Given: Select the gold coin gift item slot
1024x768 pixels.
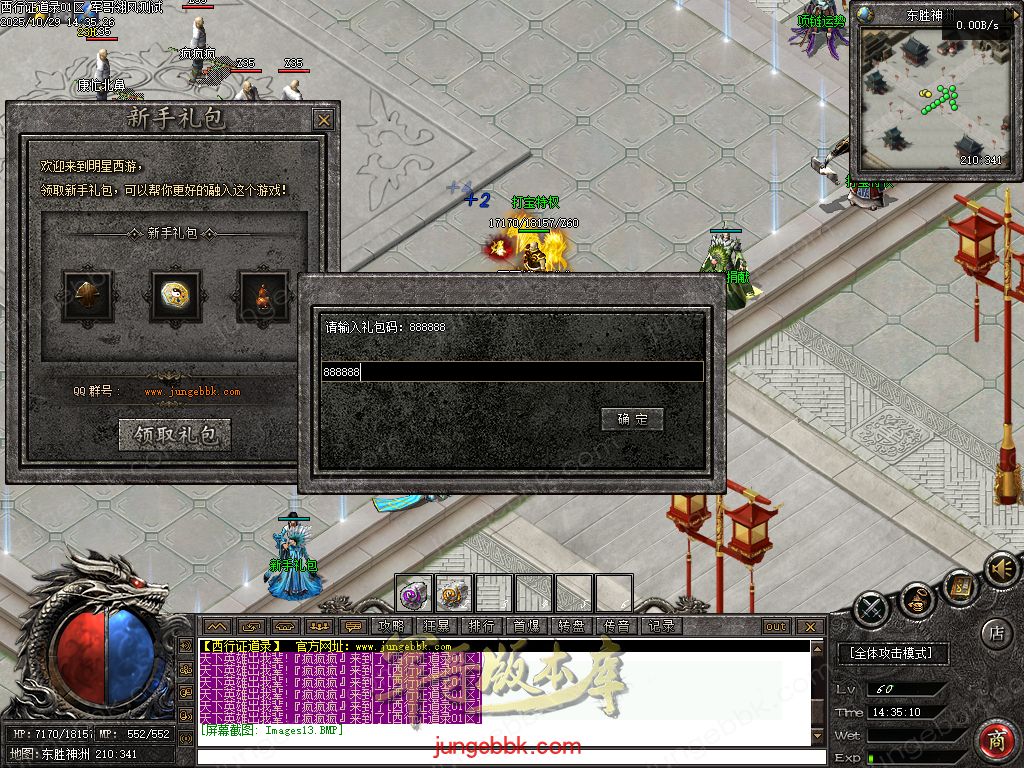Looking at the screenshot, I should coord(175,296).
